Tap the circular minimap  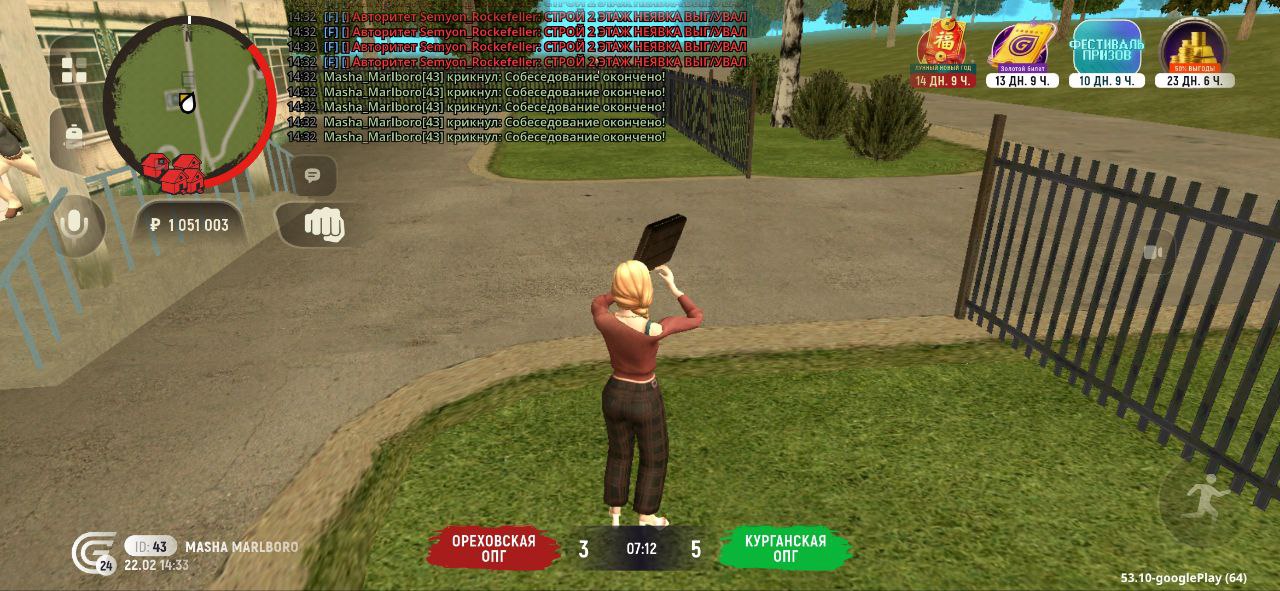coord(188,100)
